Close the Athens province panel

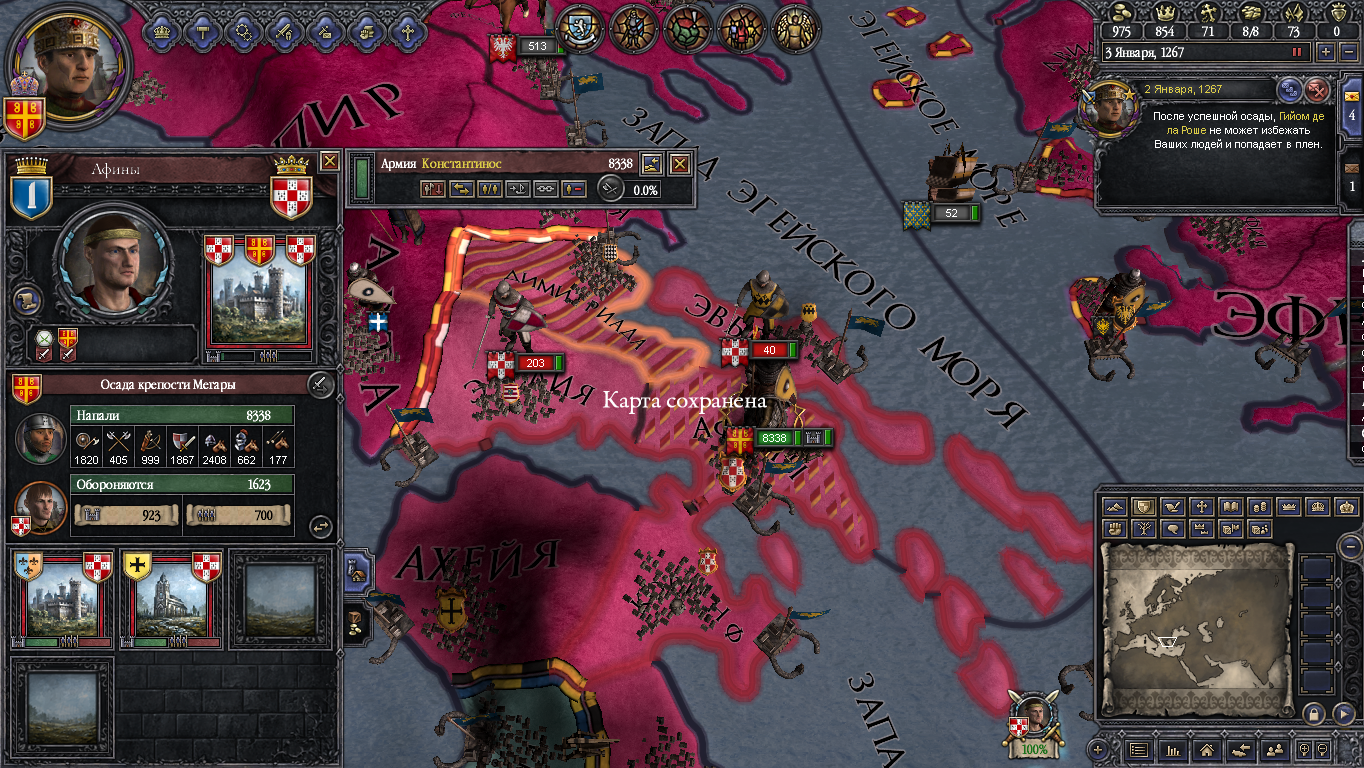point(329,161)
